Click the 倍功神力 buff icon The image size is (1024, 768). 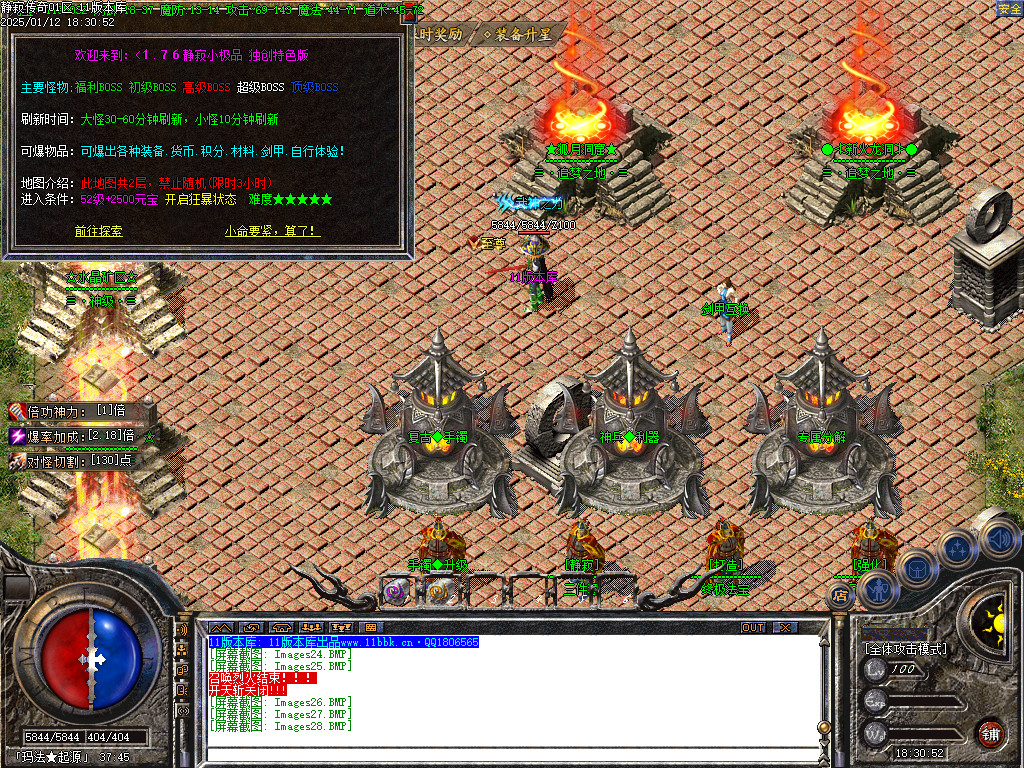pyautogui.click(x=17, y=412)
